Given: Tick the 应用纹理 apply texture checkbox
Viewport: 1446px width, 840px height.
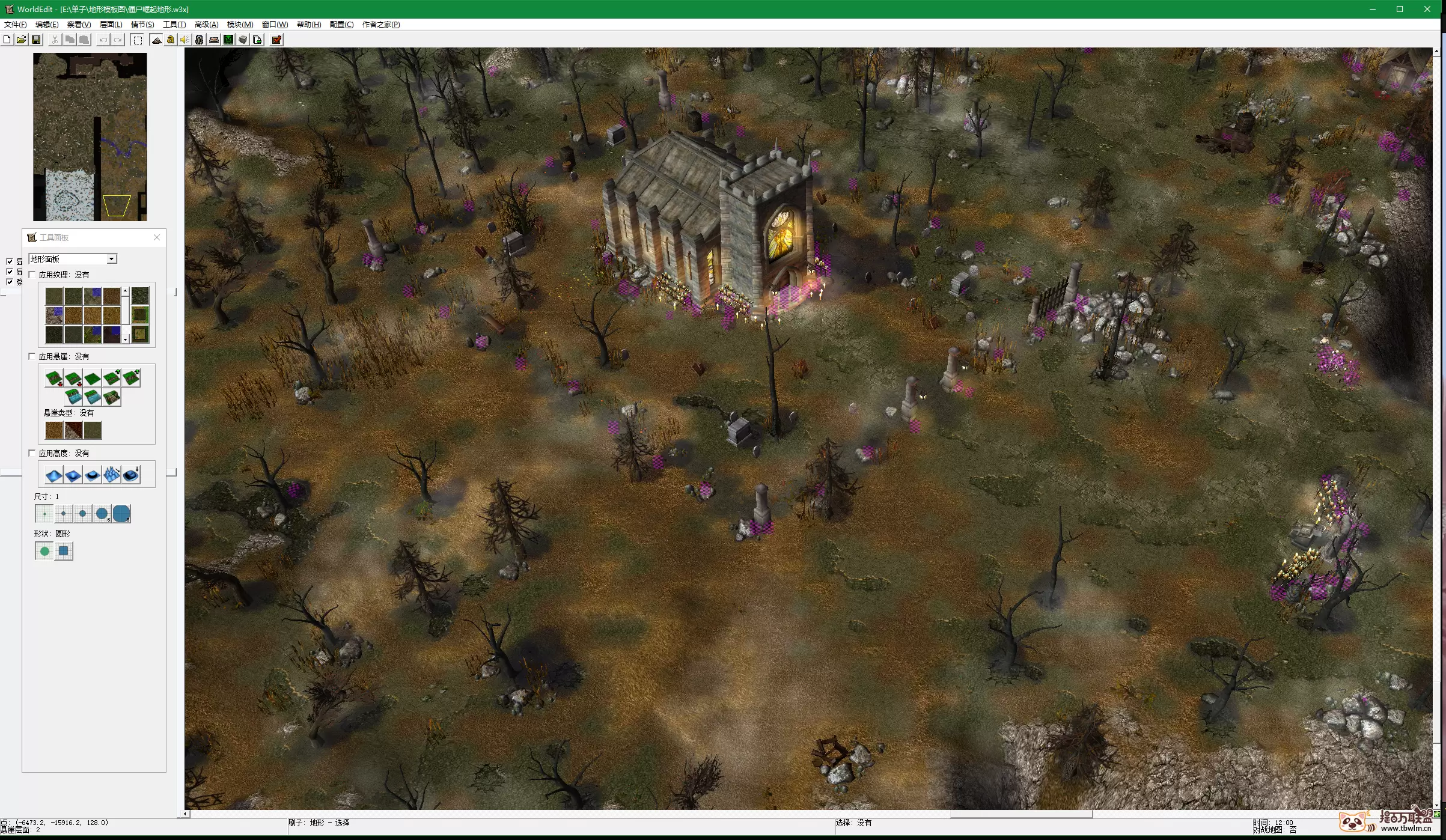Looking at the screenshot, I should tap(32, 275).
